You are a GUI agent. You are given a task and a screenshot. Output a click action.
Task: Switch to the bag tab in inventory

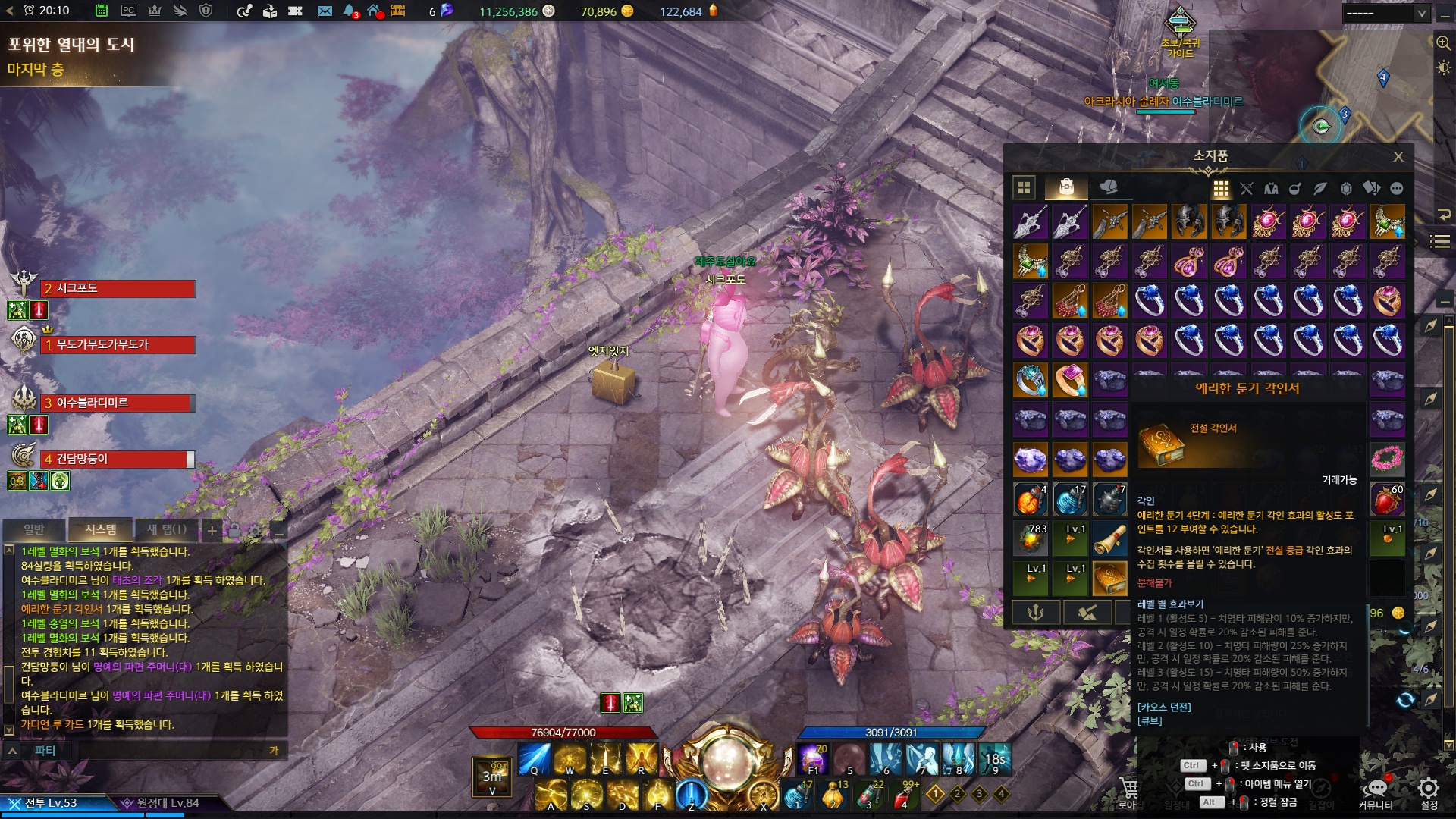[x=1066, y=187]
